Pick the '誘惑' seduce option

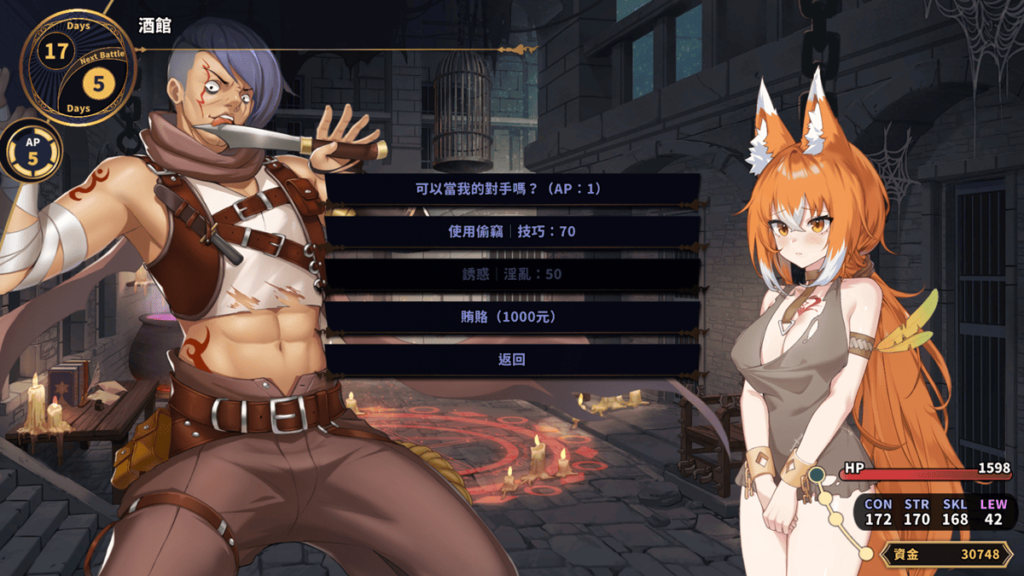coord(512,274)
